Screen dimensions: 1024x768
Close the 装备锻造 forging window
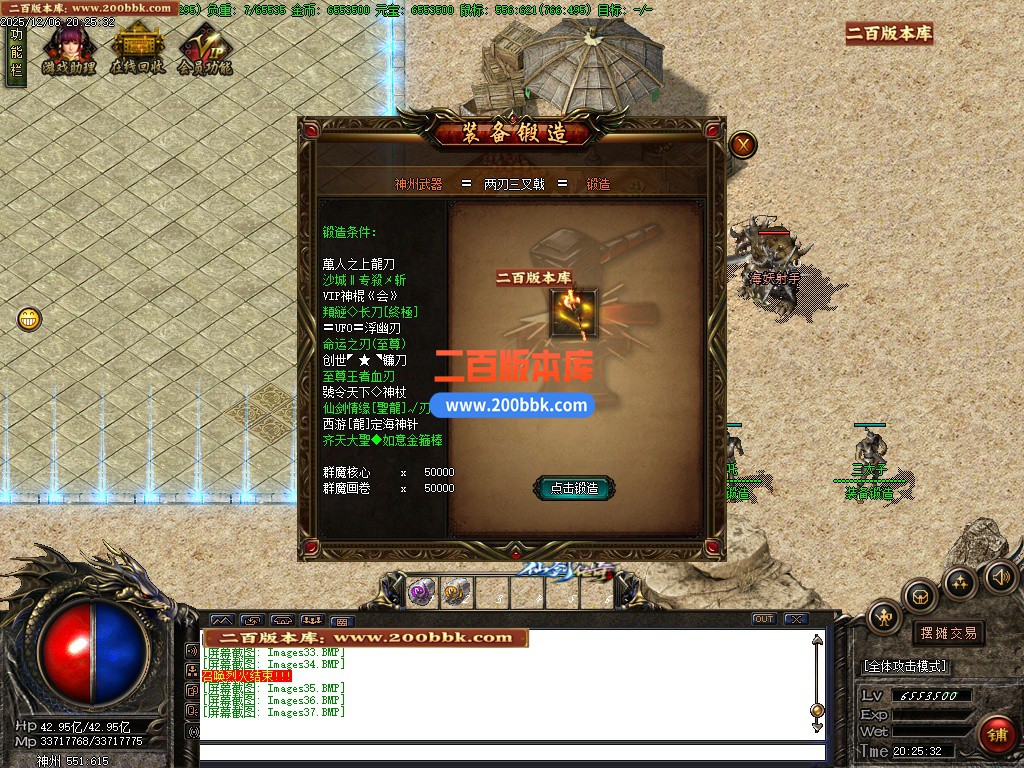tap(742, 145)
